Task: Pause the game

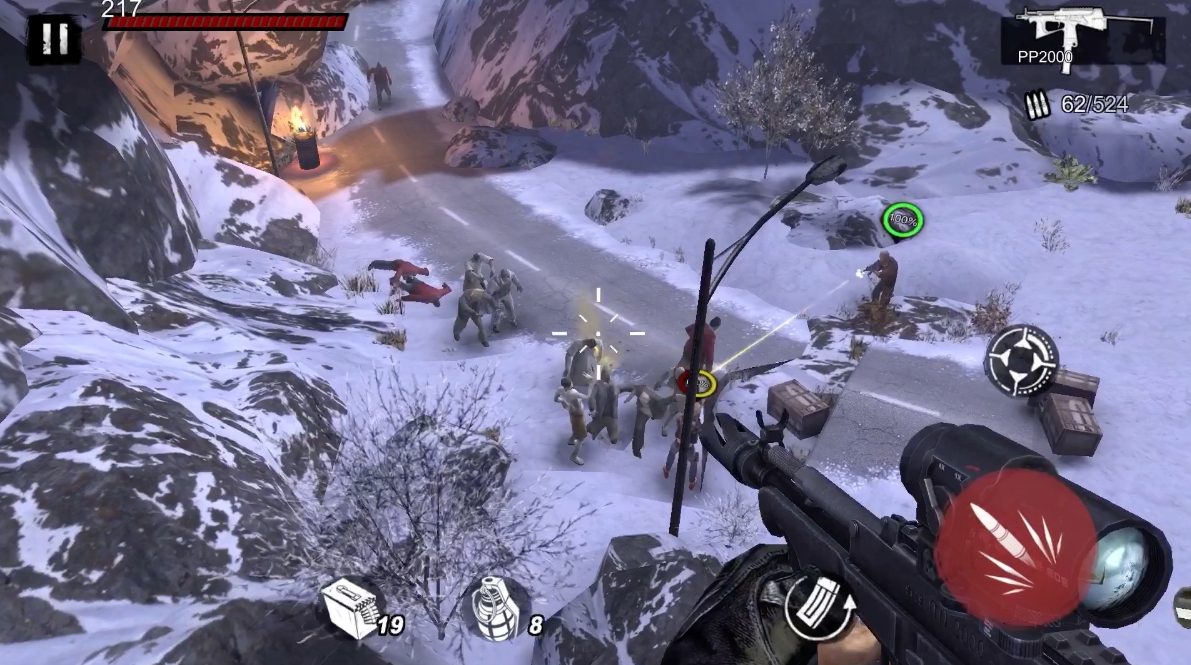Action: [54, 39]
